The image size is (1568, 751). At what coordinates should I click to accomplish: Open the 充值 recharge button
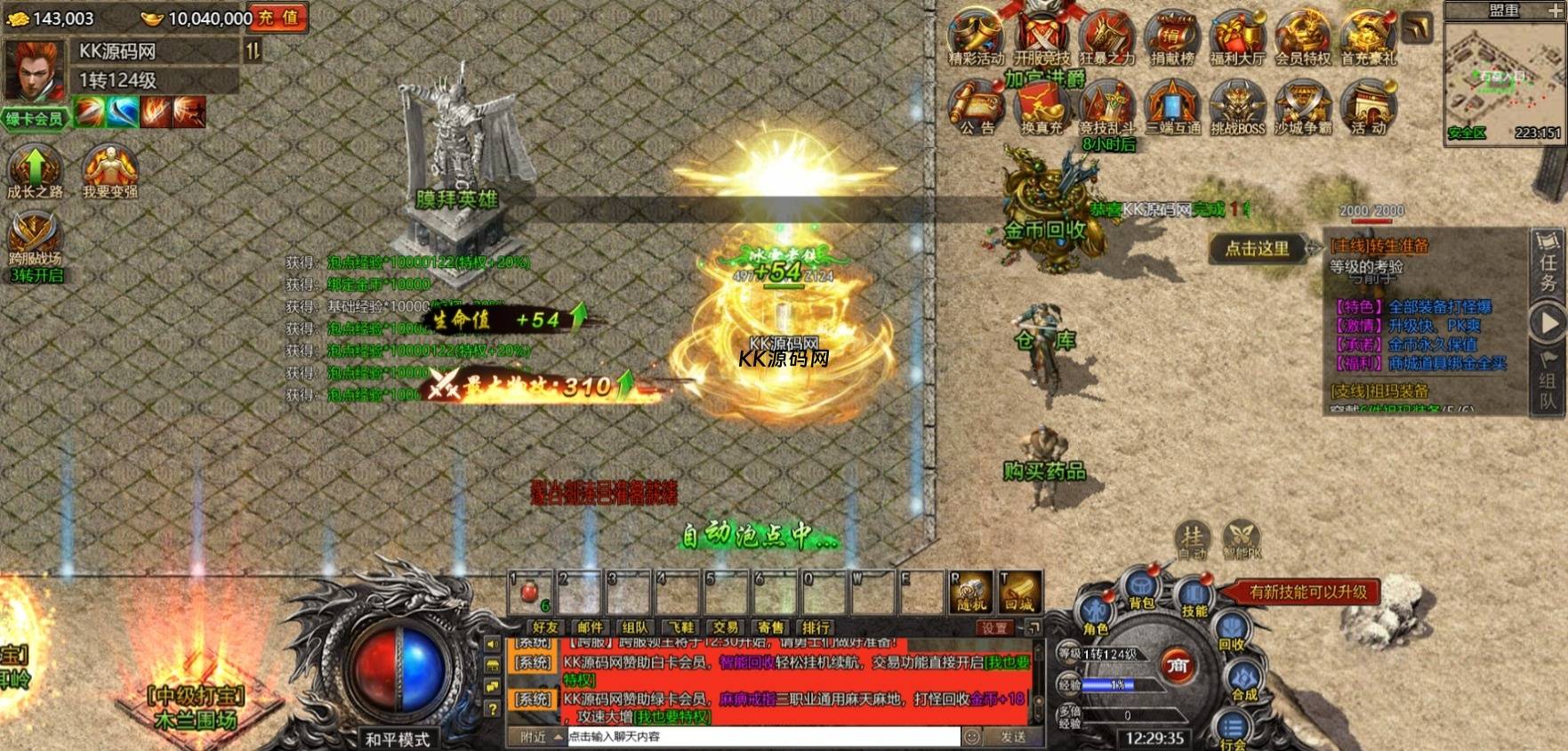tap(278, 18)
